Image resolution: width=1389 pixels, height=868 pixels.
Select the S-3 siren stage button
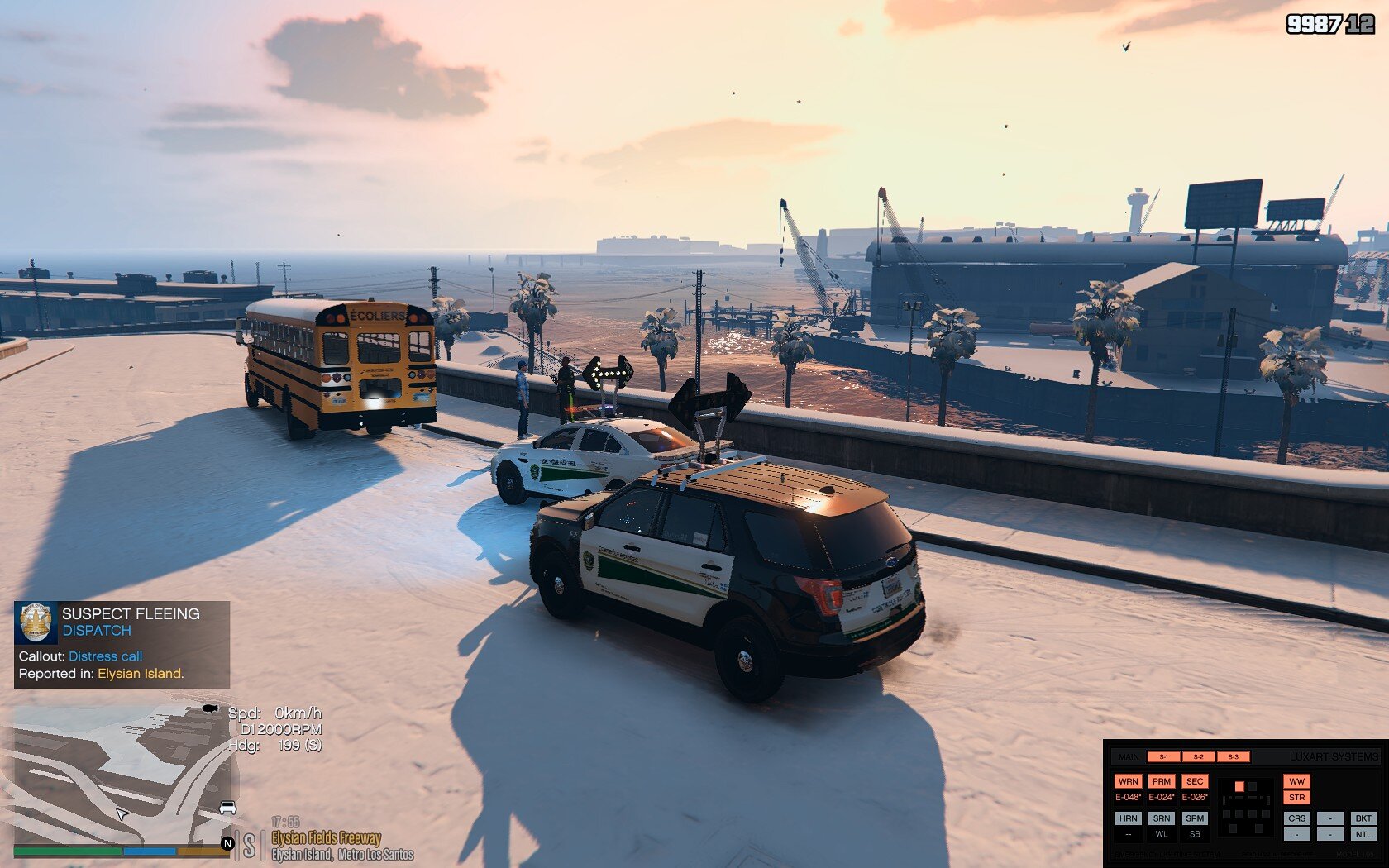pyautogui.click(x=1233, y=756)
